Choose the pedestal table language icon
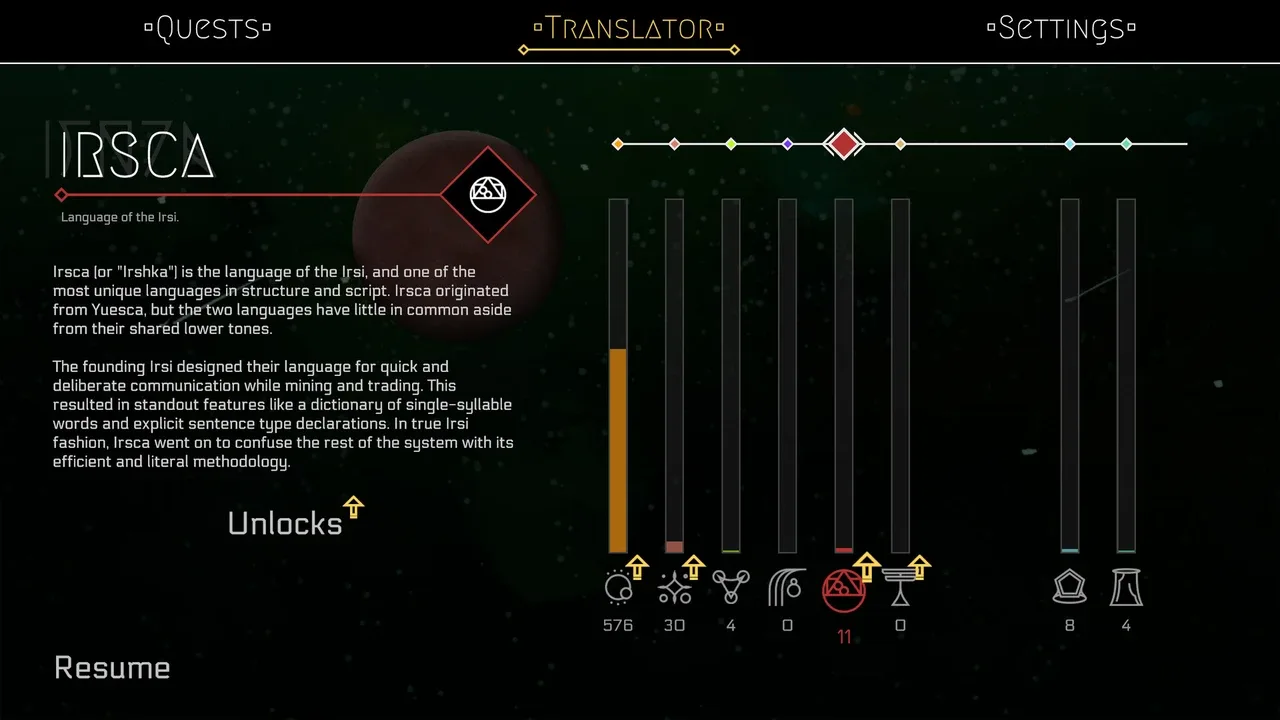 (x=899, y=588)
